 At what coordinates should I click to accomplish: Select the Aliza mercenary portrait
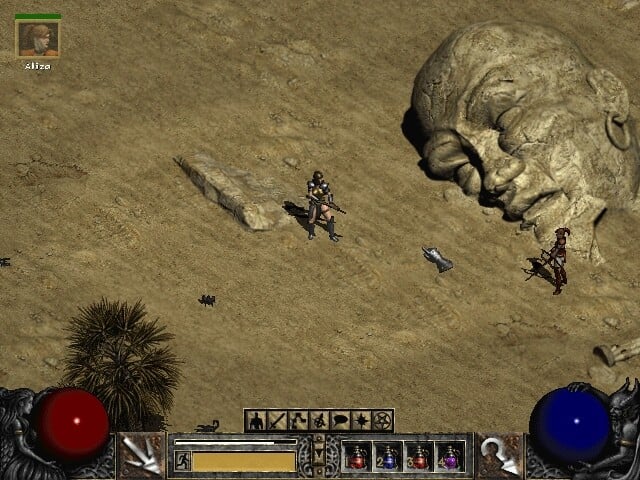(x=38, y=38)
